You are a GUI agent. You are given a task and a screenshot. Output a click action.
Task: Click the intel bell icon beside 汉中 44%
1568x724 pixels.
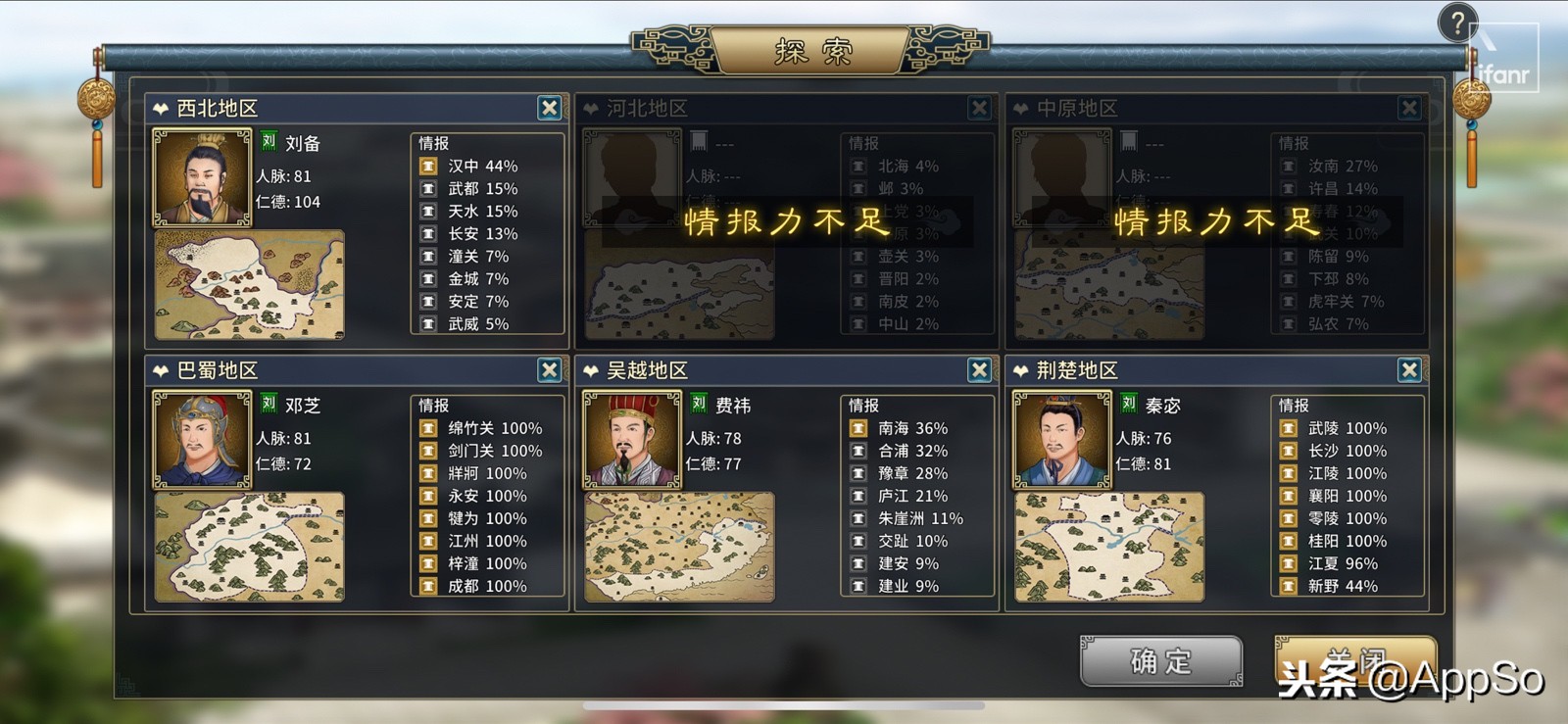coord(426,165)
